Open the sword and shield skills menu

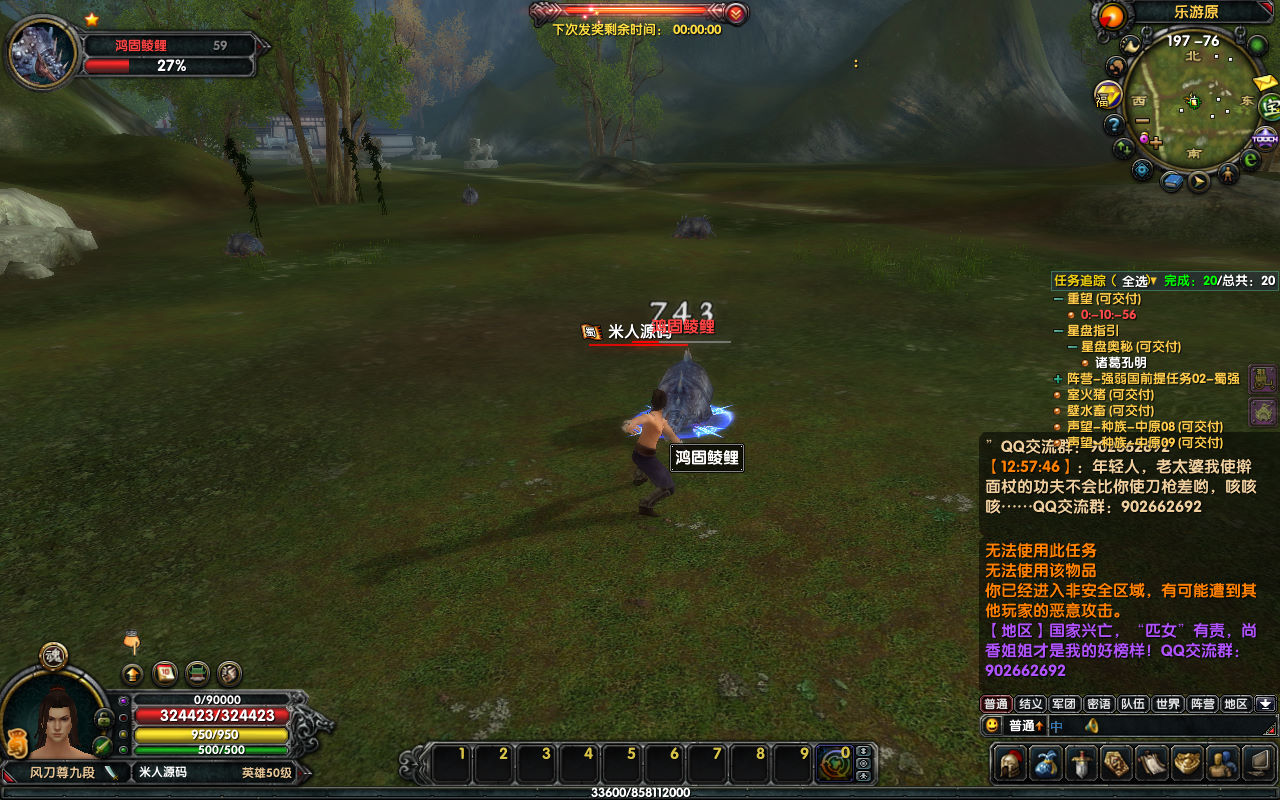[x=1082, y=764]
